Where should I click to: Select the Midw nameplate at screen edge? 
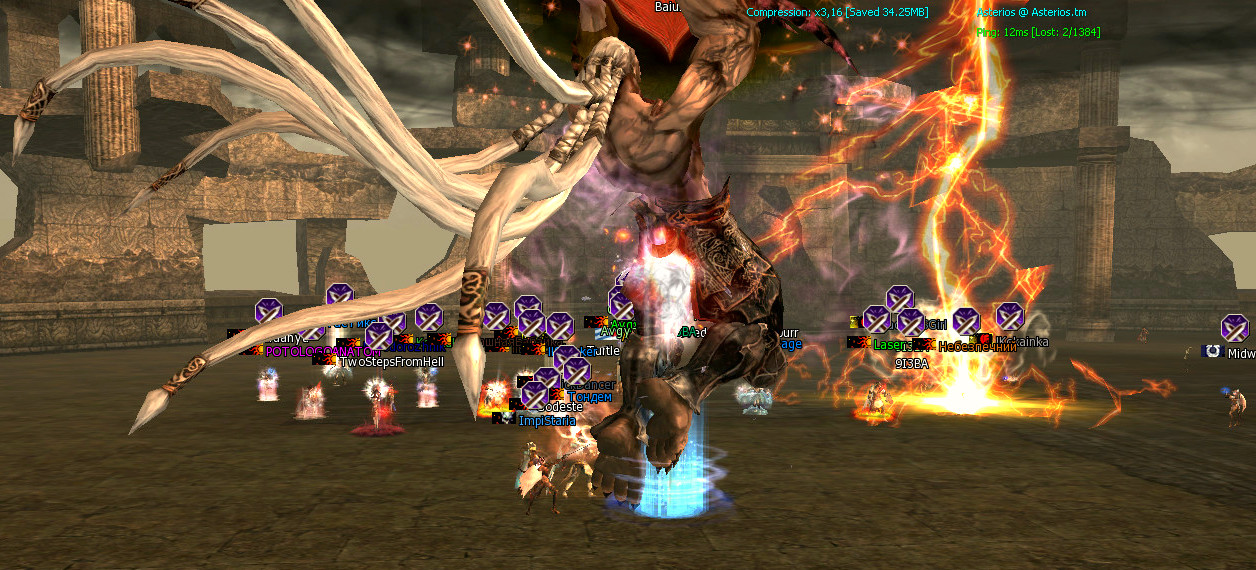(x=1240, y=354)
